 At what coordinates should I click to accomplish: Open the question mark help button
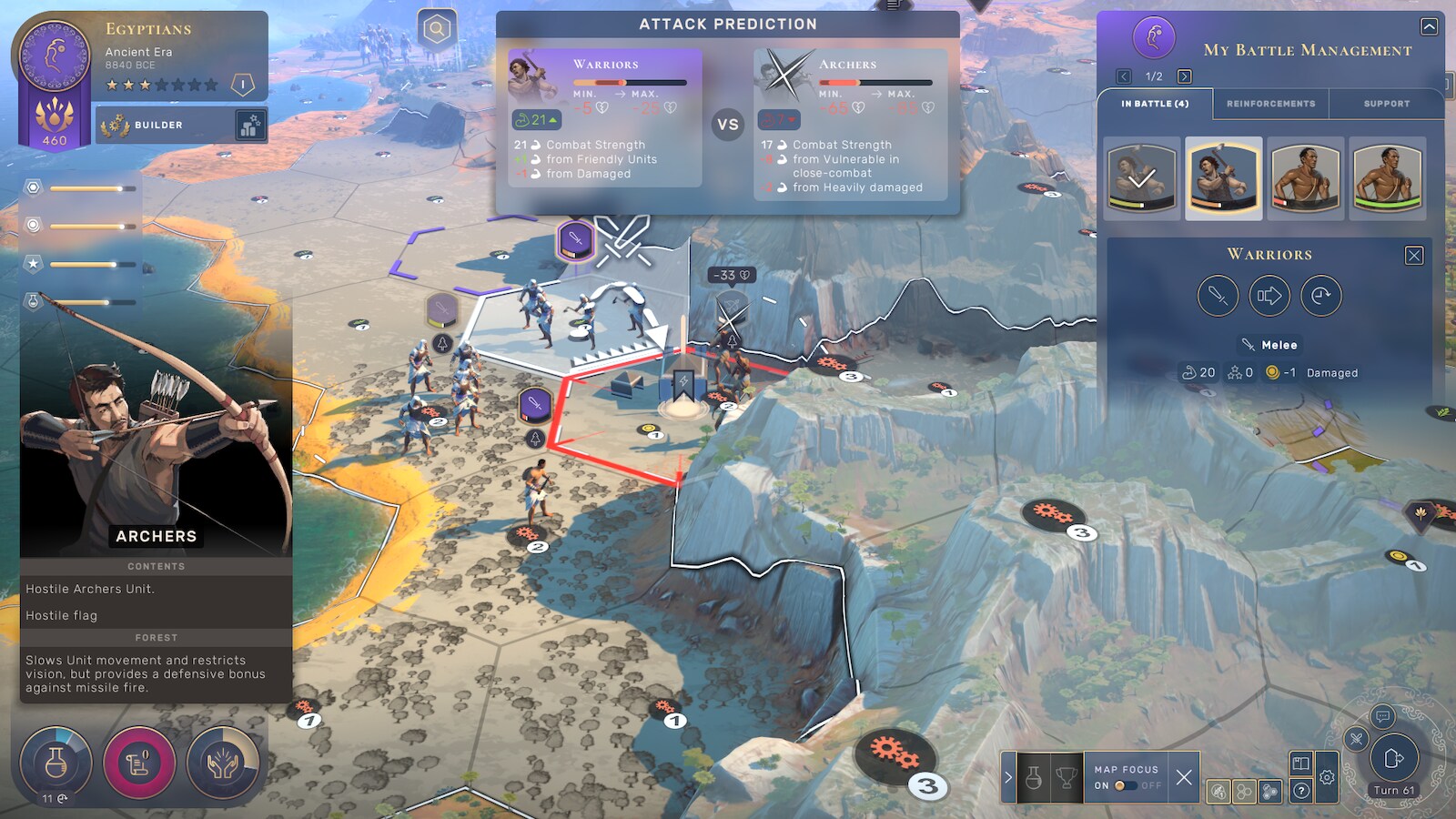pos(1301,791)
